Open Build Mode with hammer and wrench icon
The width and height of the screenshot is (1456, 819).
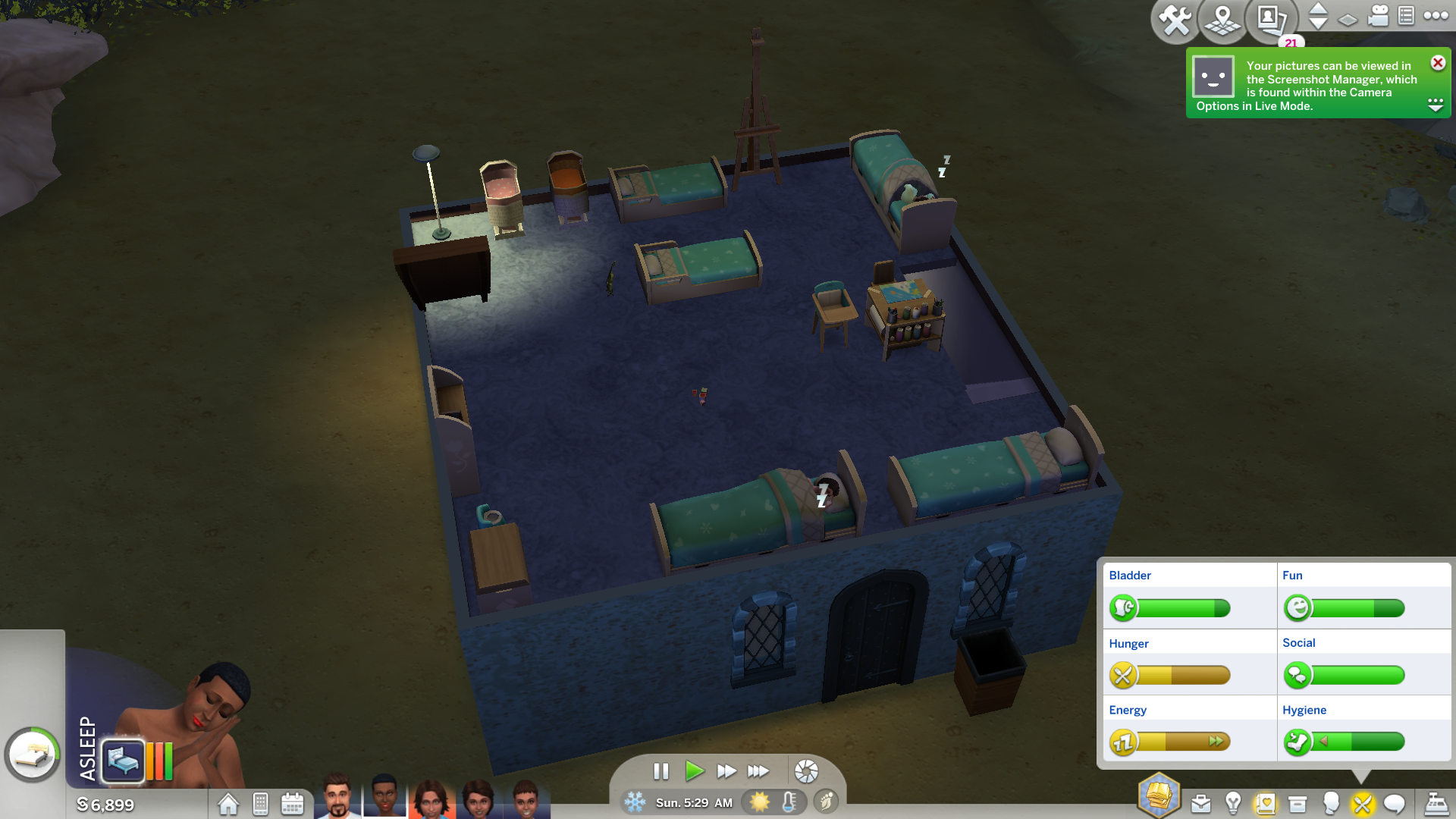pyautogui.click(x=1175, y=20)
